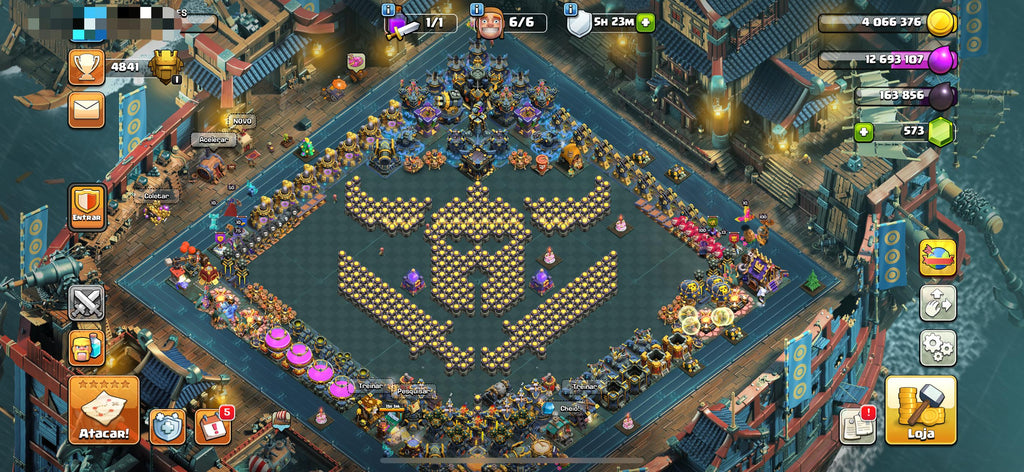Open the settings gears button
1024x472 pixels.
pos(937,347)
